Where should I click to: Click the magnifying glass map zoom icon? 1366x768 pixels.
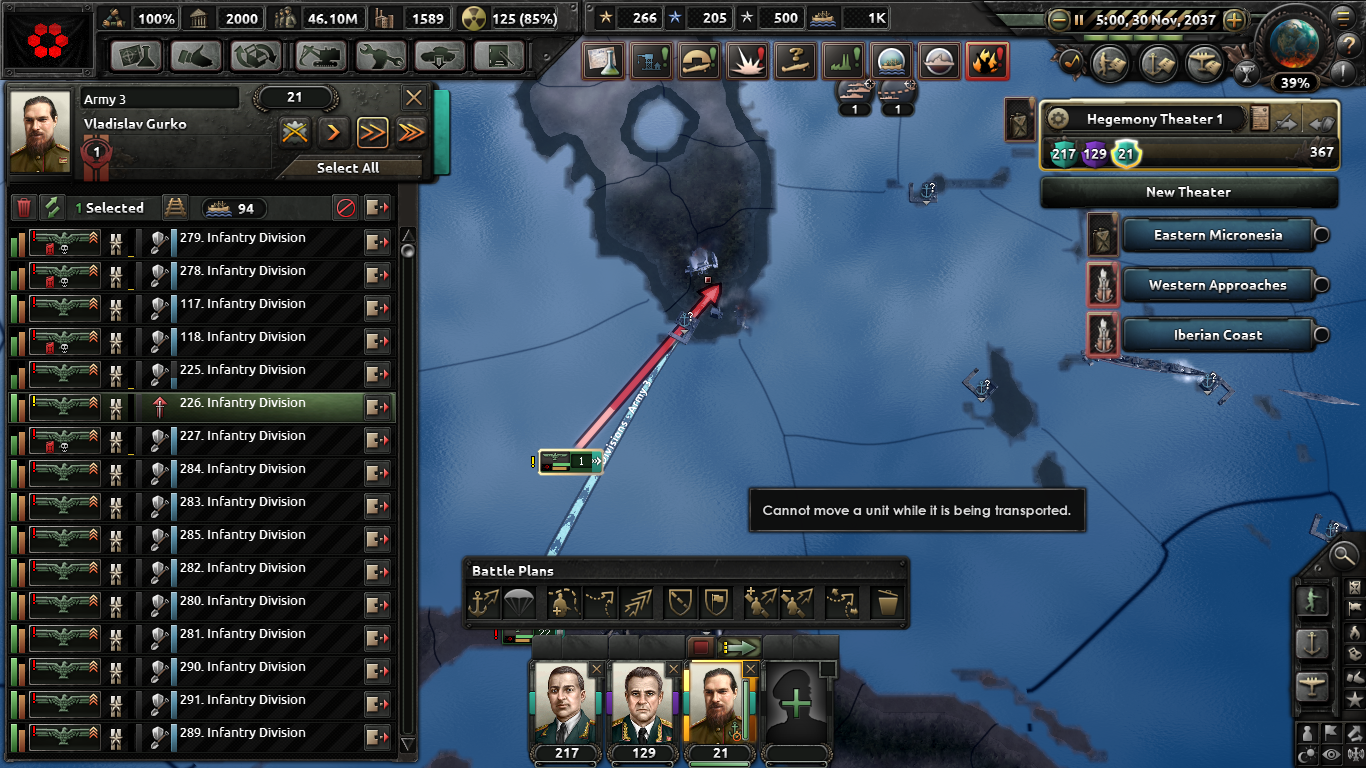pos(1344,556)
